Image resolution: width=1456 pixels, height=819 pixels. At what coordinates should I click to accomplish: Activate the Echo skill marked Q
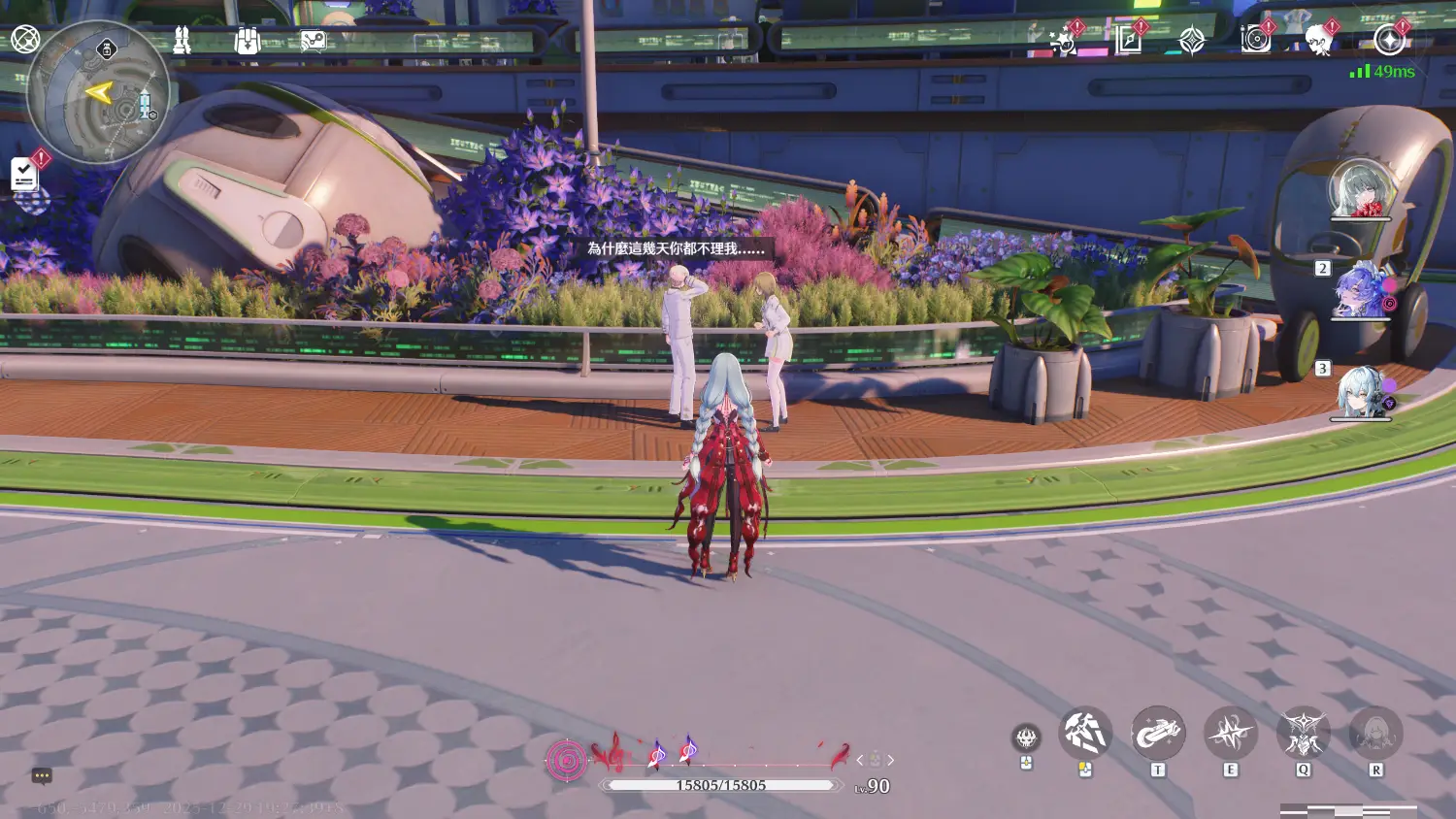coord(1303,734)
